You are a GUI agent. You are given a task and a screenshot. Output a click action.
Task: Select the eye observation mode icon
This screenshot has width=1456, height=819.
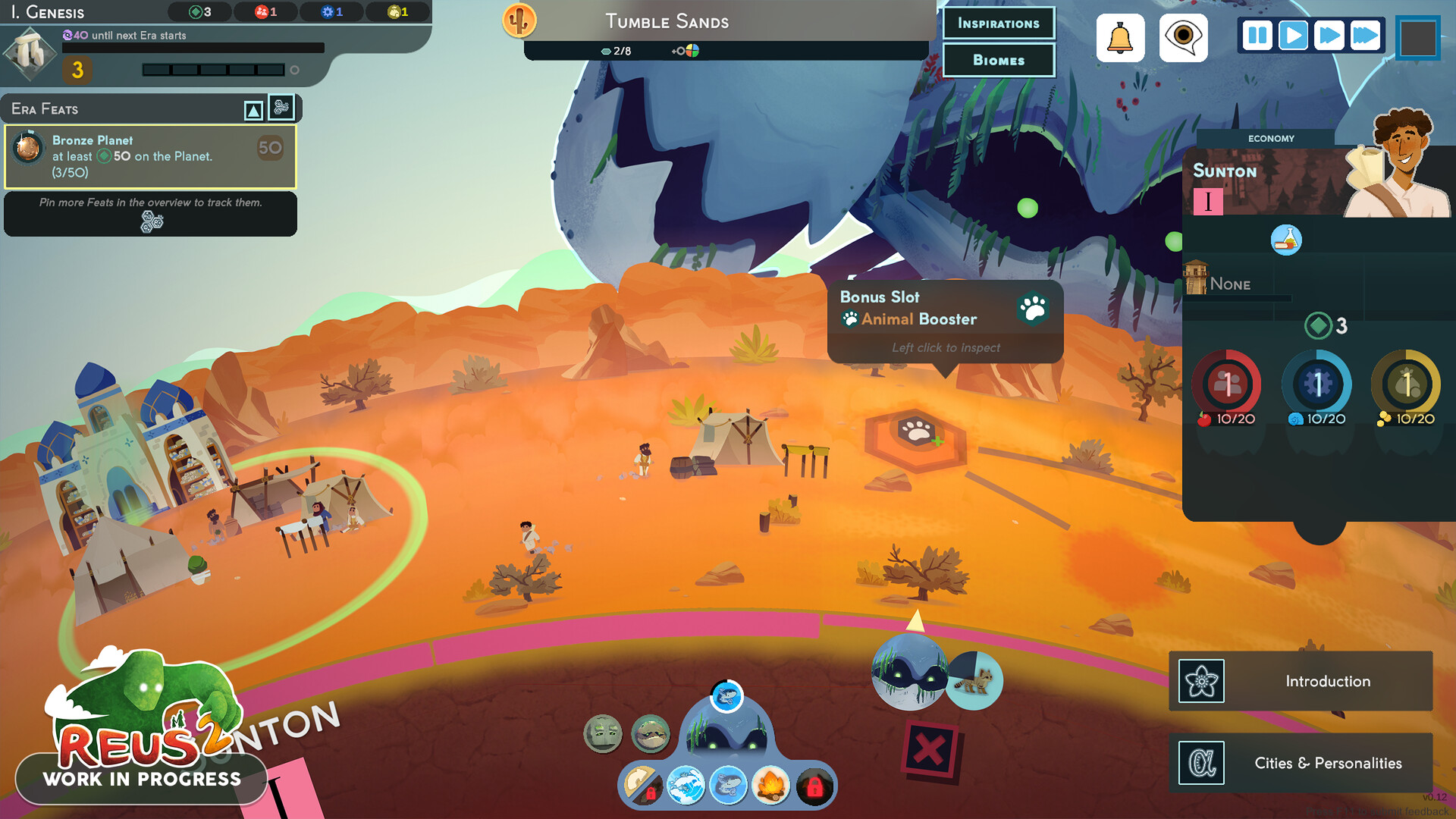point(1183,37)
